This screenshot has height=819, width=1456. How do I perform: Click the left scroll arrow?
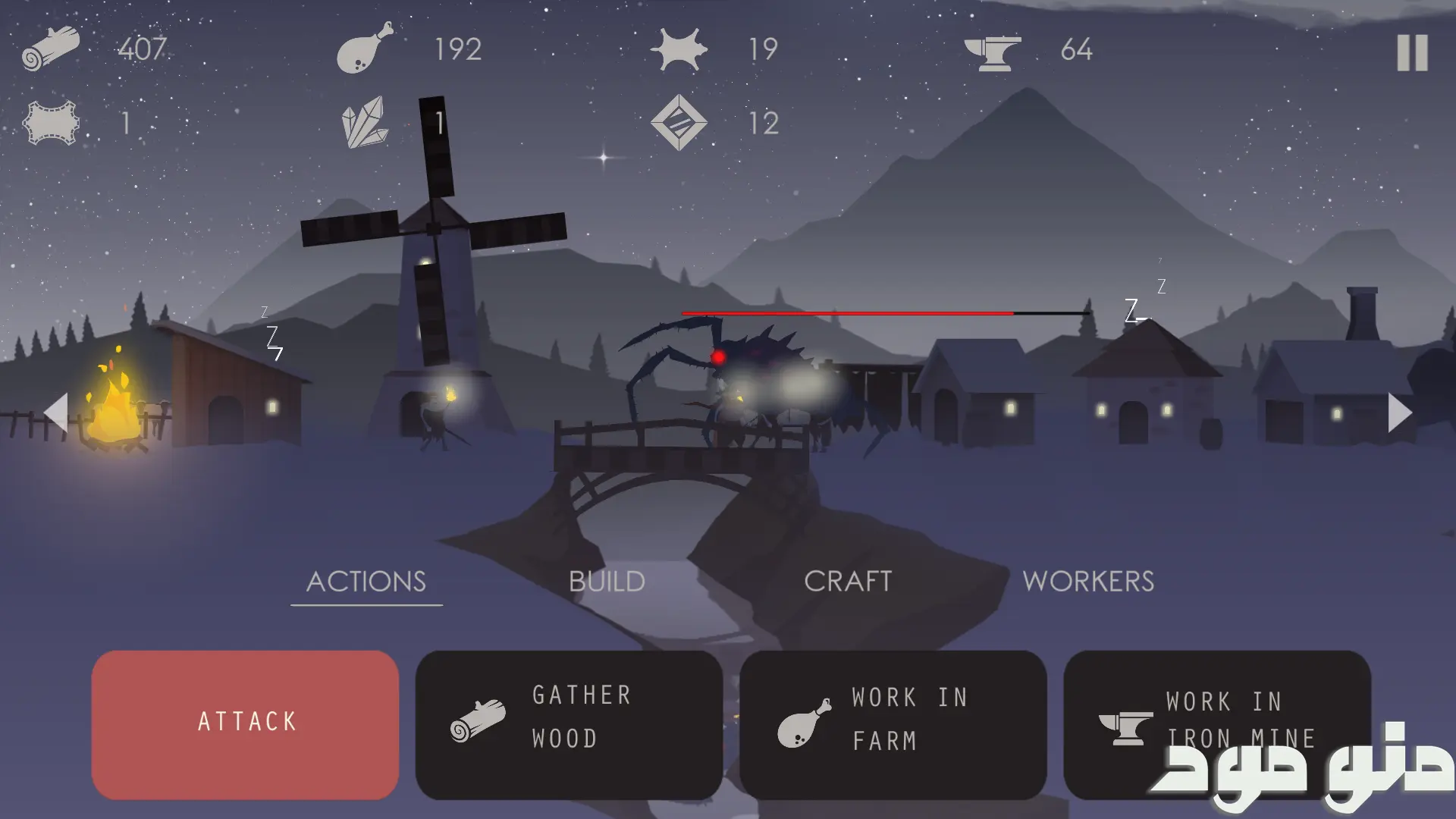point(57,413)
